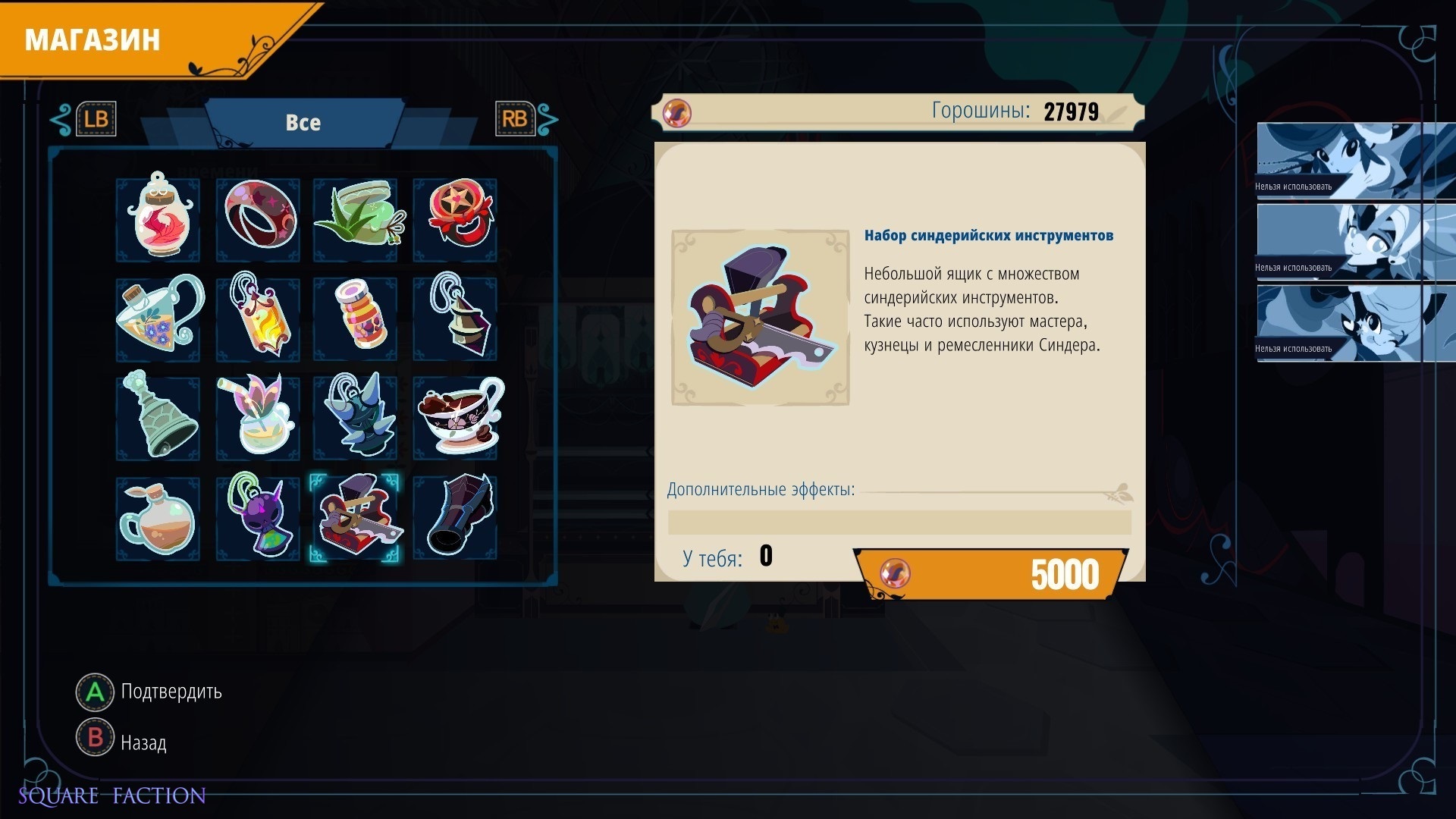Buy the item for 5000 peas
This screenshot has width=1456, height=819.
click(990, 574)
